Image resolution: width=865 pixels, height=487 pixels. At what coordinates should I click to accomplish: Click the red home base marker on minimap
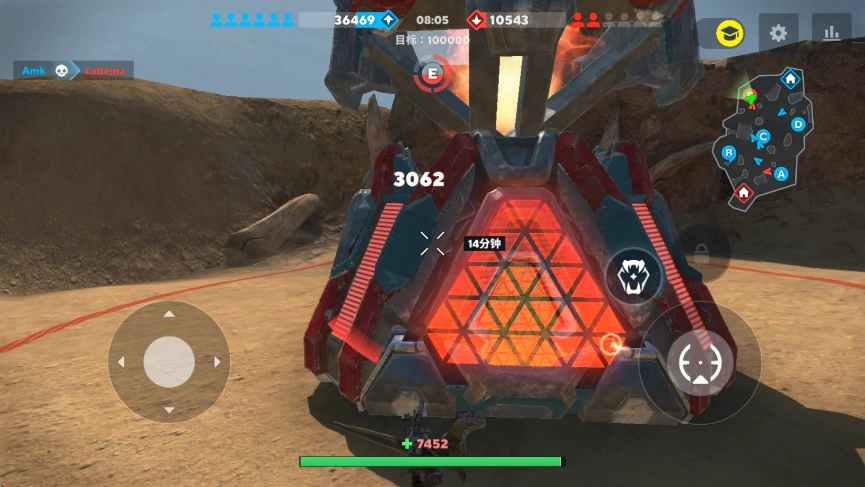(x=743, y=192)
